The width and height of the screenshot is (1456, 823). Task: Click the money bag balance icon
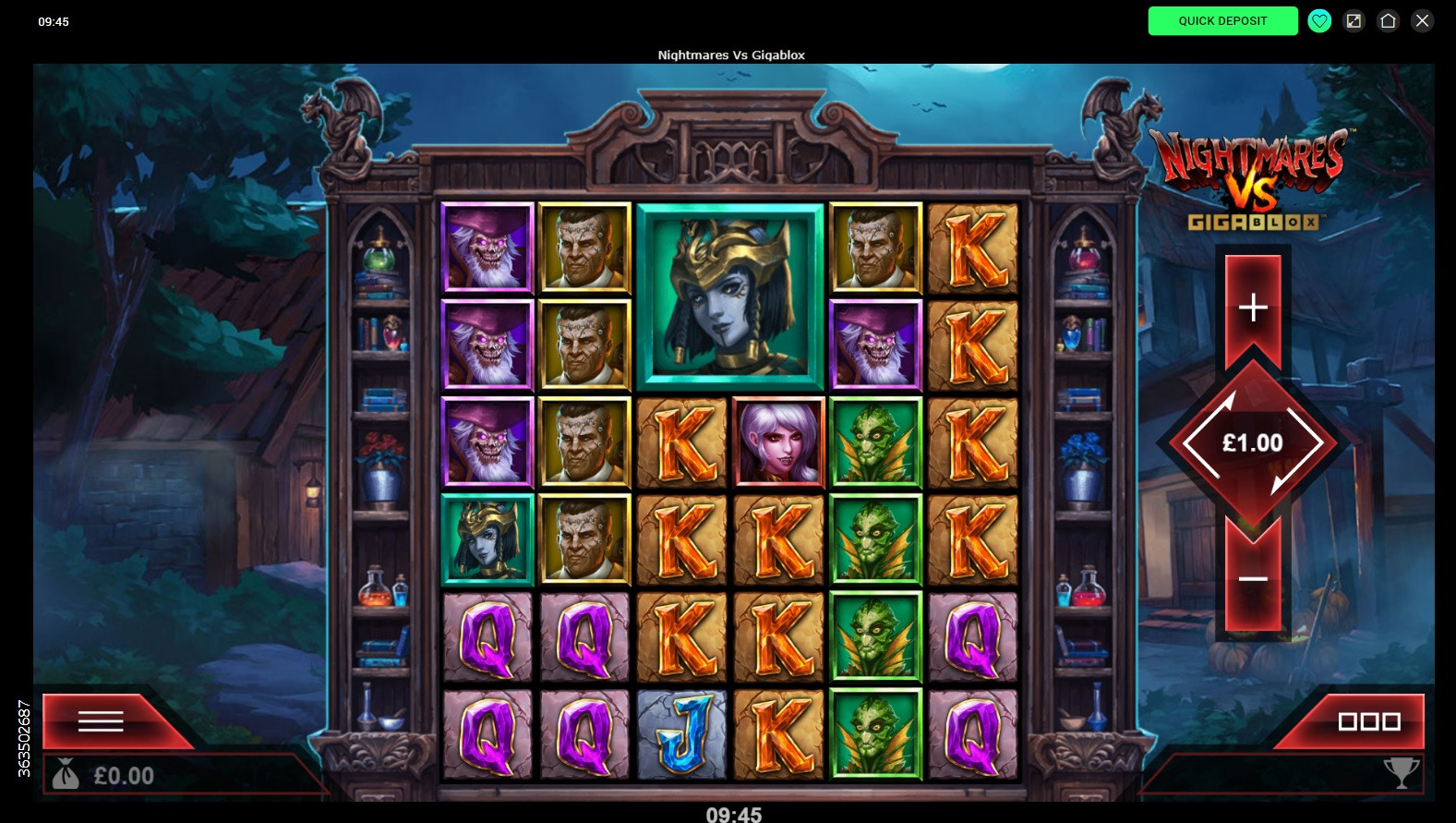pyautogui.click(x=66, y=776)
